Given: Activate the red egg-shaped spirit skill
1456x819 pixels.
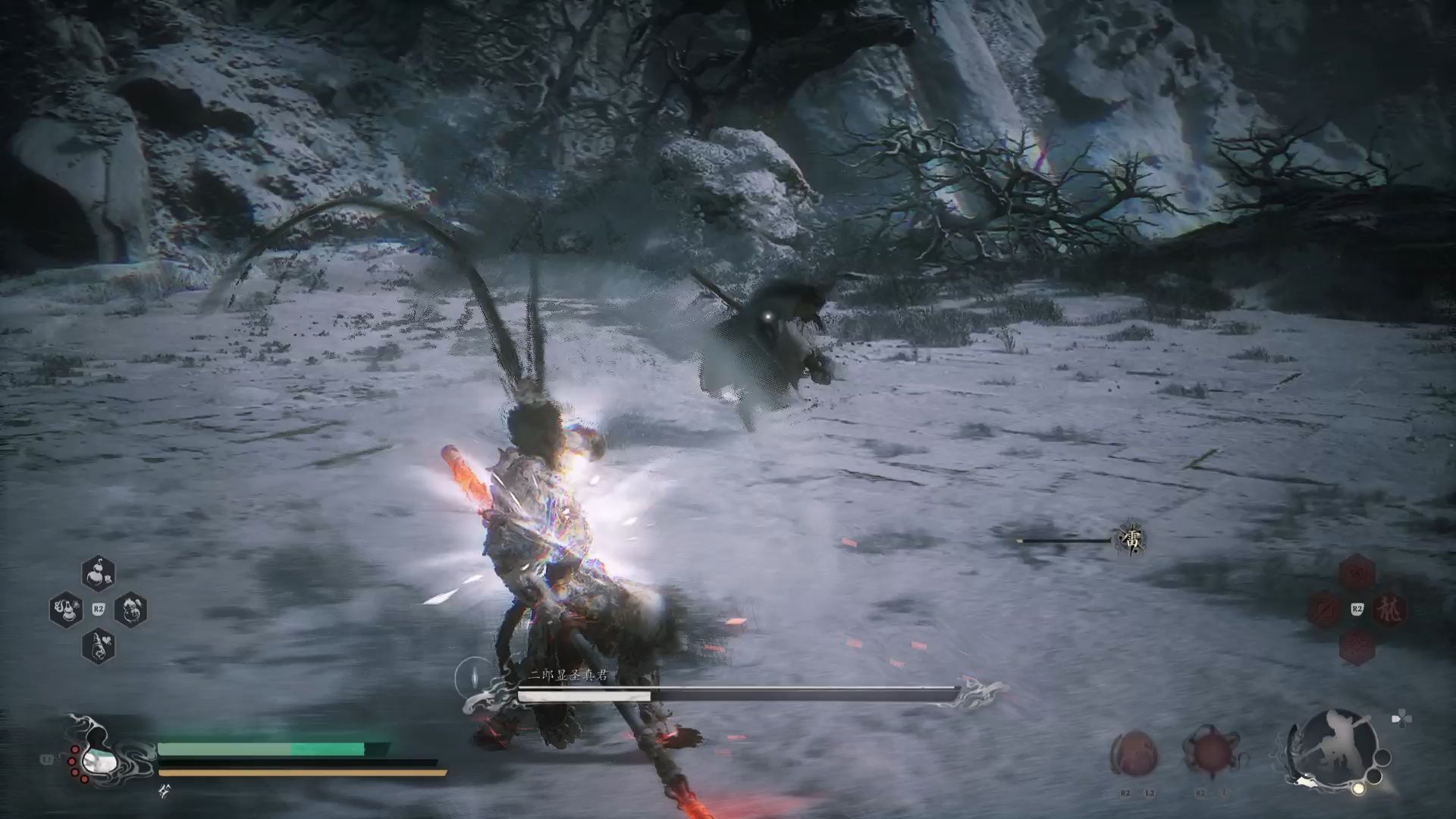Looking at the screenshot, I should (1134, 755).
